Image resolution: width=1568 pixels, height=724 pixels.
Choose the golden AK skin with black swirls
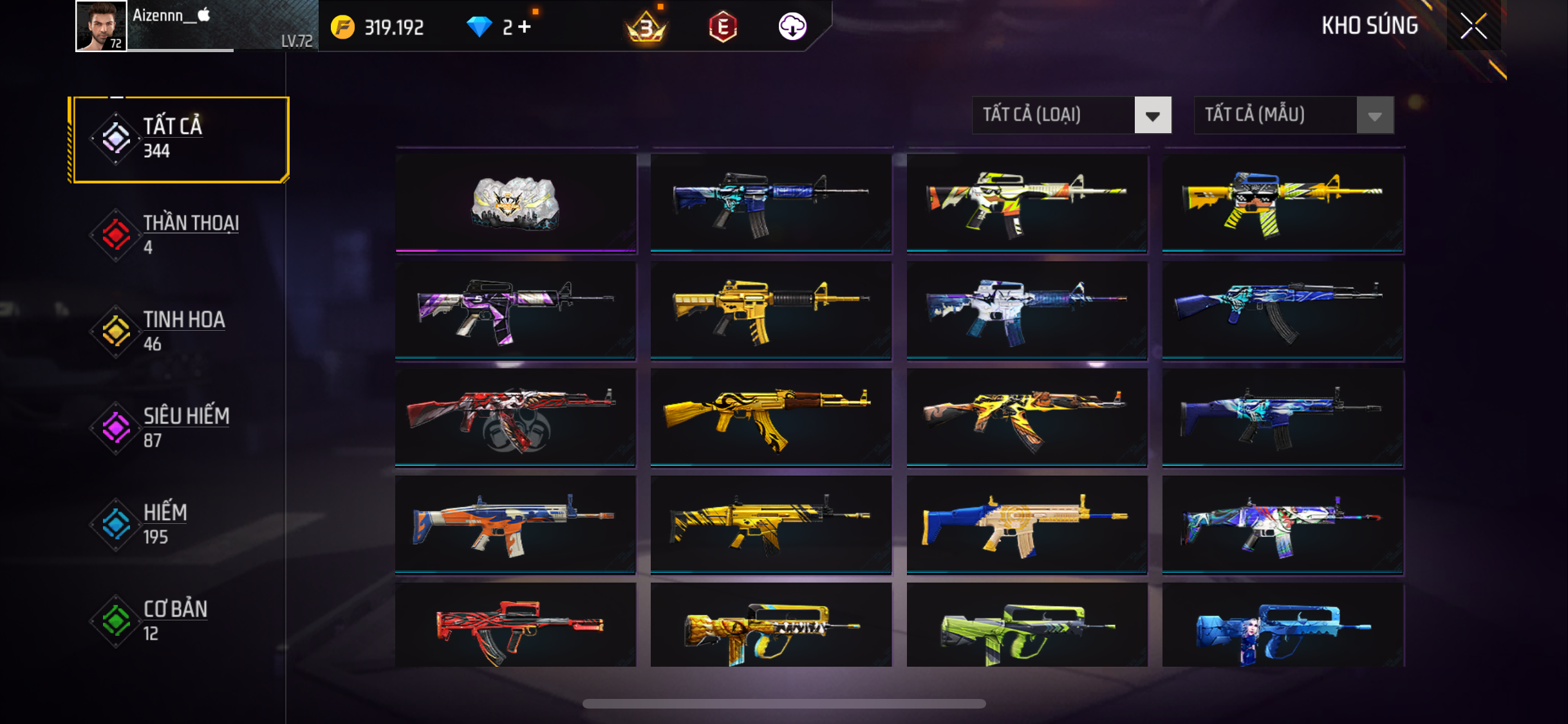click(771, 417)
